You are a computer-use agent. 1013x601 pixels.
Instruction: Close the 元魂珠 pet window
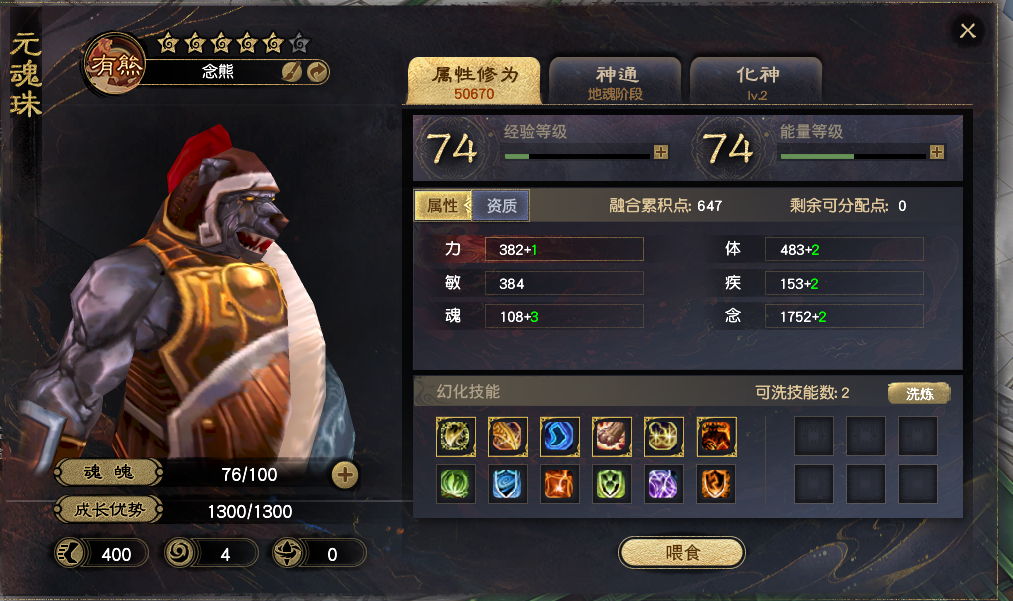[967, 31]
